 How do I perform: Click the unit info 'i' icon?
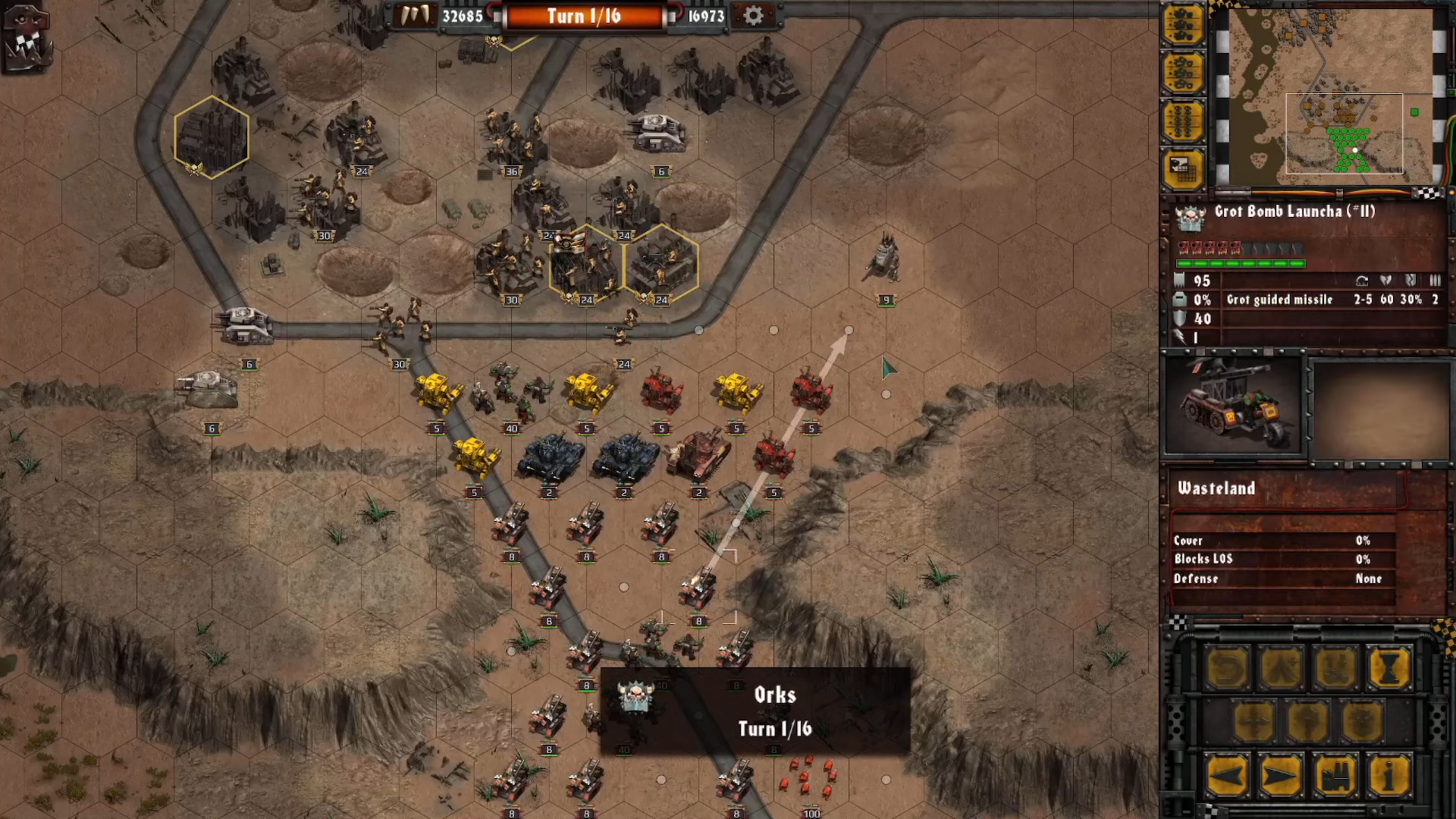pyautogui.click(x=1389, y=777)
